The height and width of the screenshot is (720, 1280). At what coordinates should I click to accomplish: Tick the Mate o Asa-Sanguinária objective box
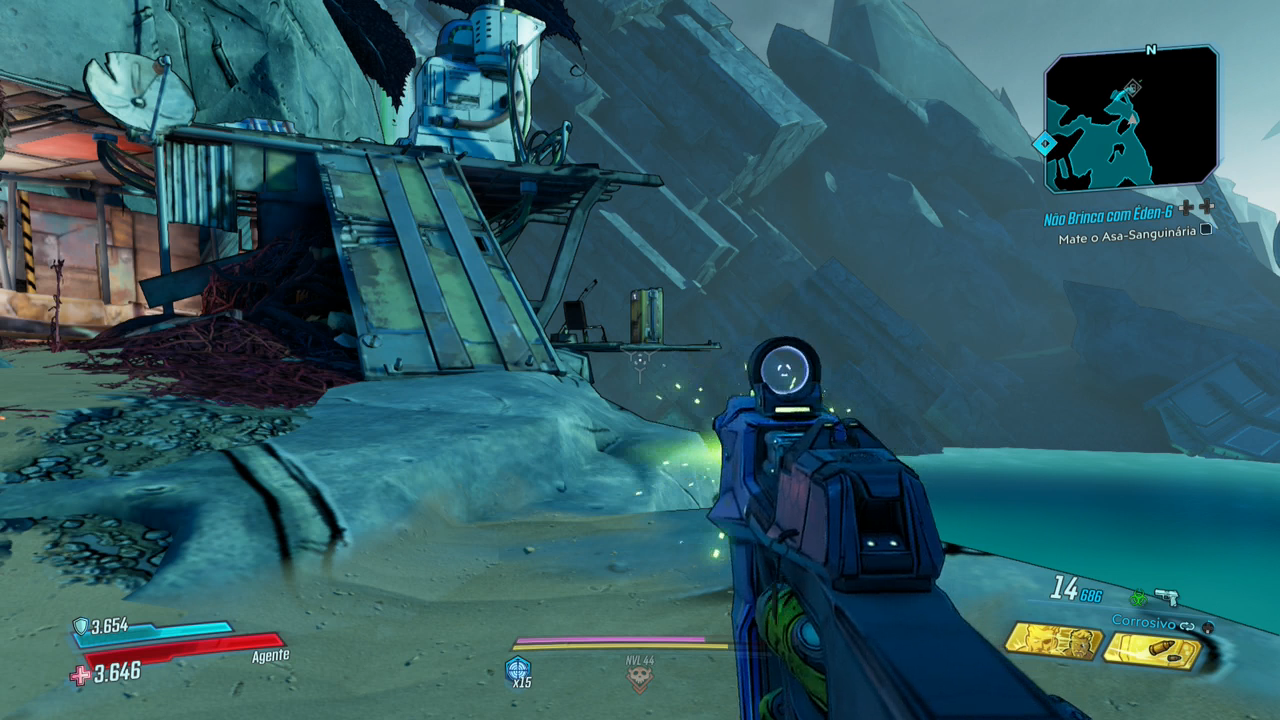click(x=1206, y=229)
